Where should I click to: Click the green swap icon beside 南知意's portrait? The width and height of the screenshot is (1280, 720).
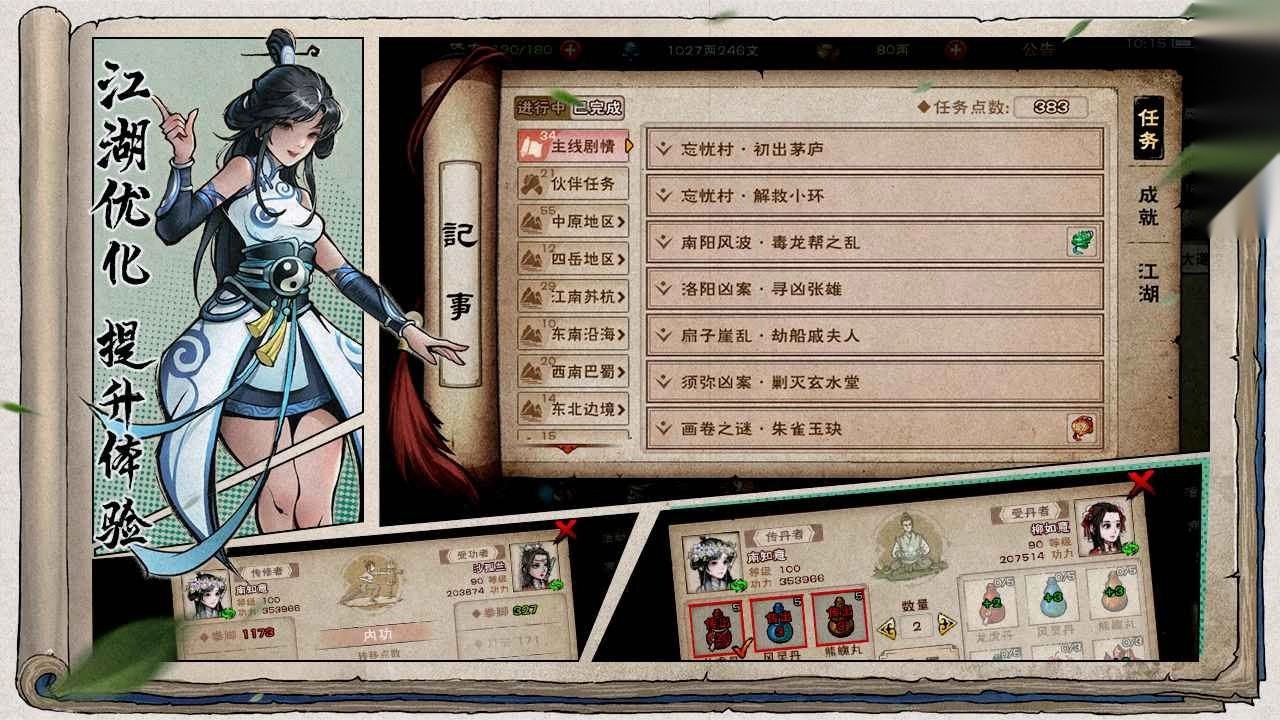click(739, 585)
